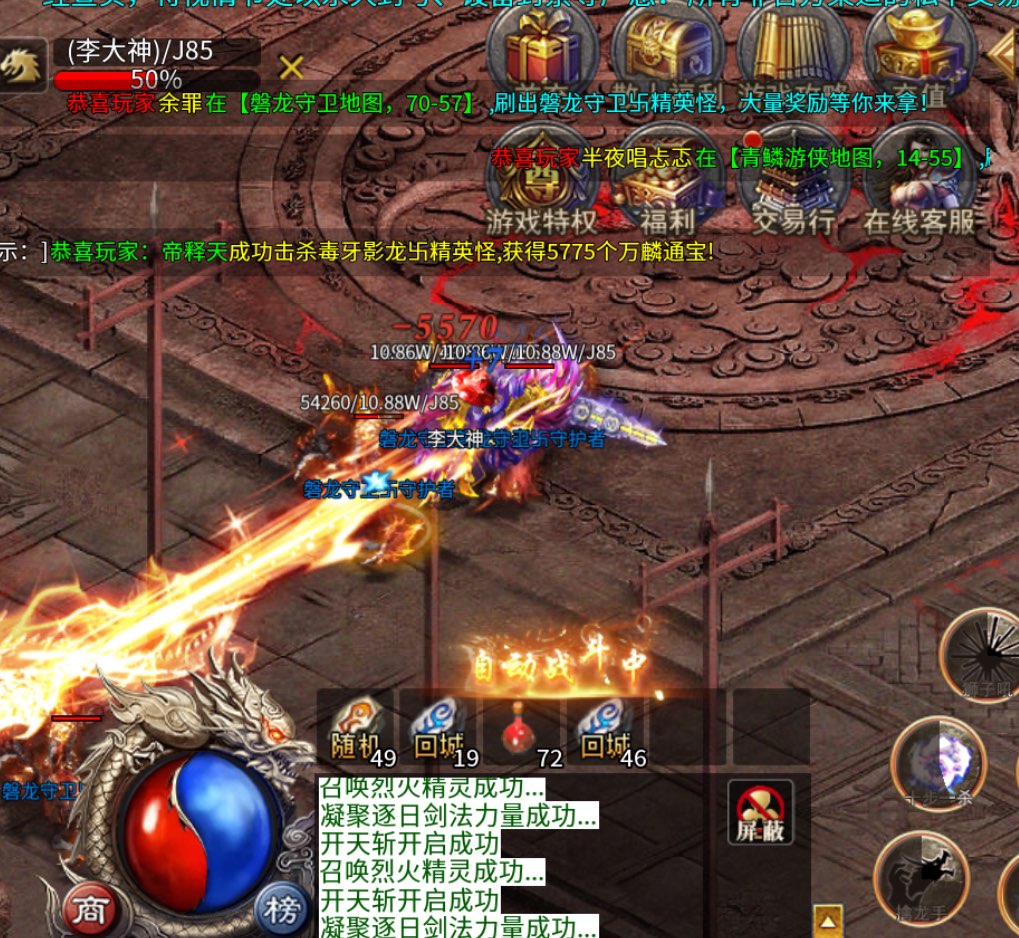Image resolution: width=1019 pixels, height=938 pixels.
Task: Open the 福利 welfare treasure chest
Action: click(668, 179)
